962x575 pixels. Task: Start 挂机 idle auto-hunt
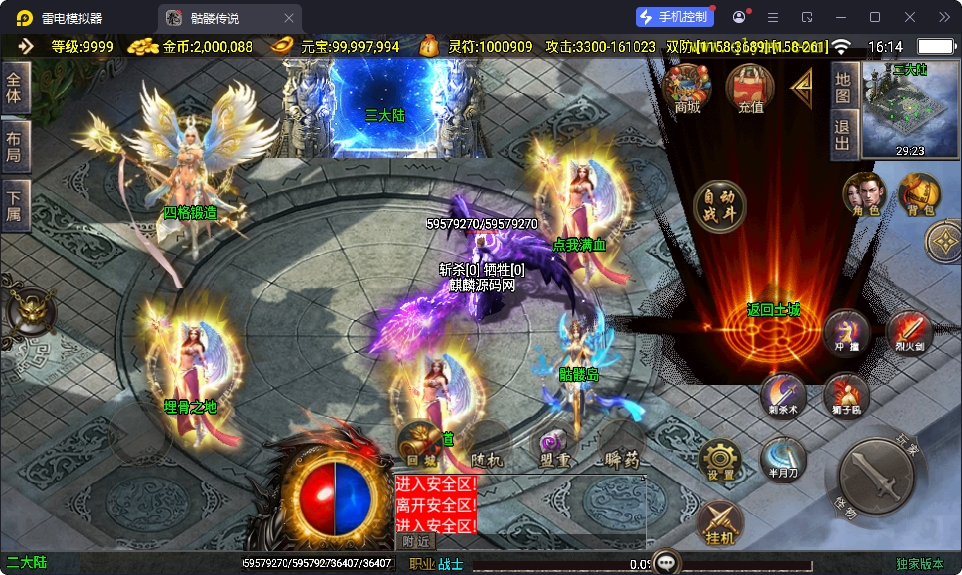pos(720,522)
